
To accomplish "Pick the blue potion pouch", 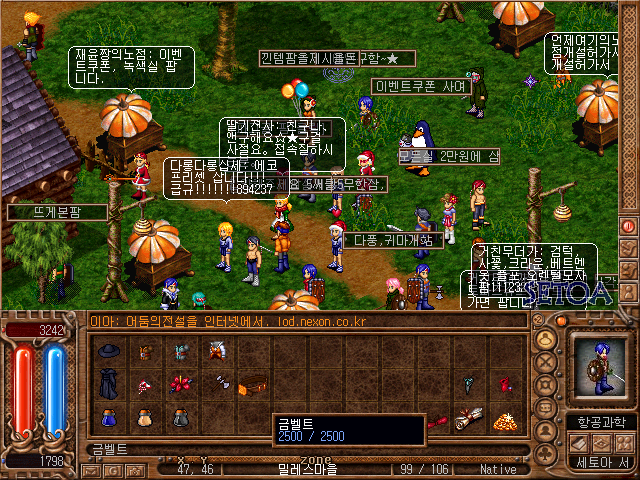I will coord(108,418).
